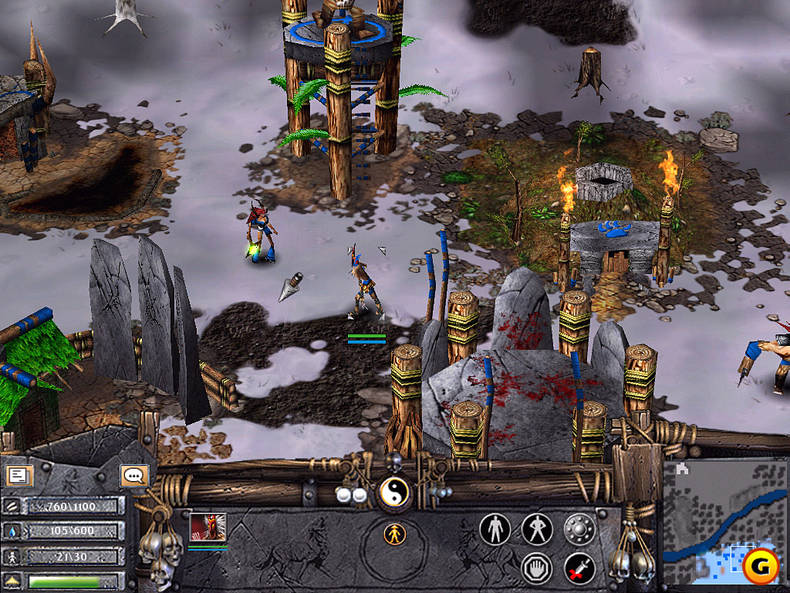Click the yin-yang medallion
Screen dimensions: 790x593
pos(393,492)
